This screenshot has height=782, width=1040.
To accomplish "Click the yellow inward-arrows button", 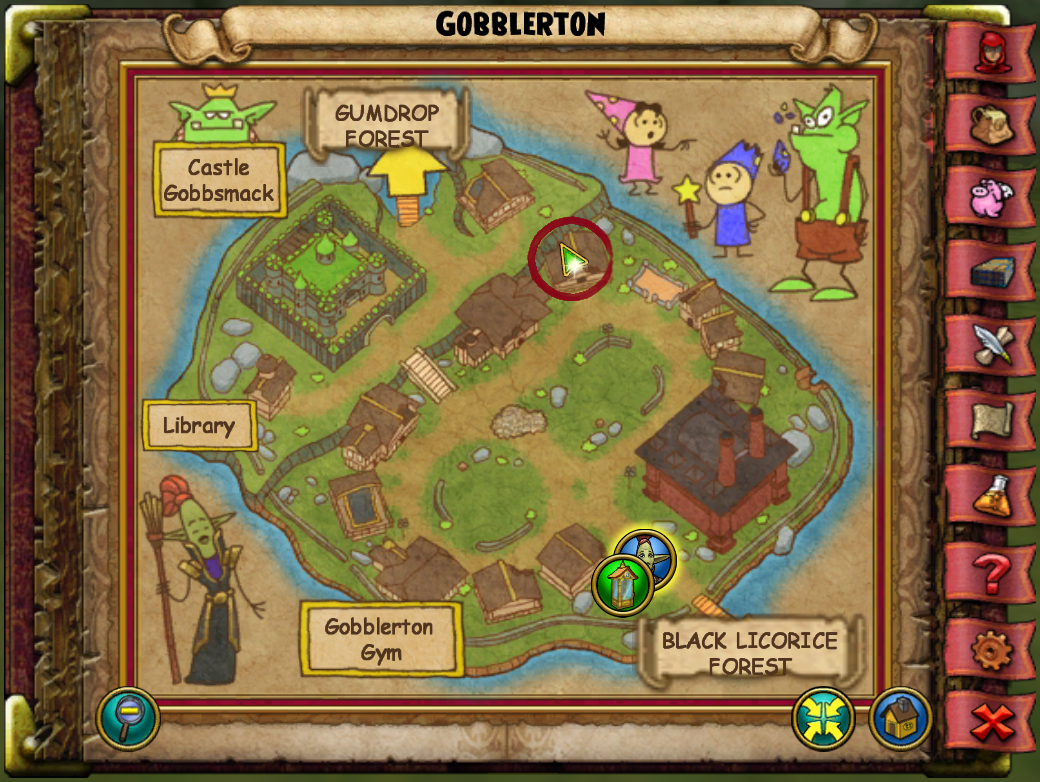I will point(823,718).
